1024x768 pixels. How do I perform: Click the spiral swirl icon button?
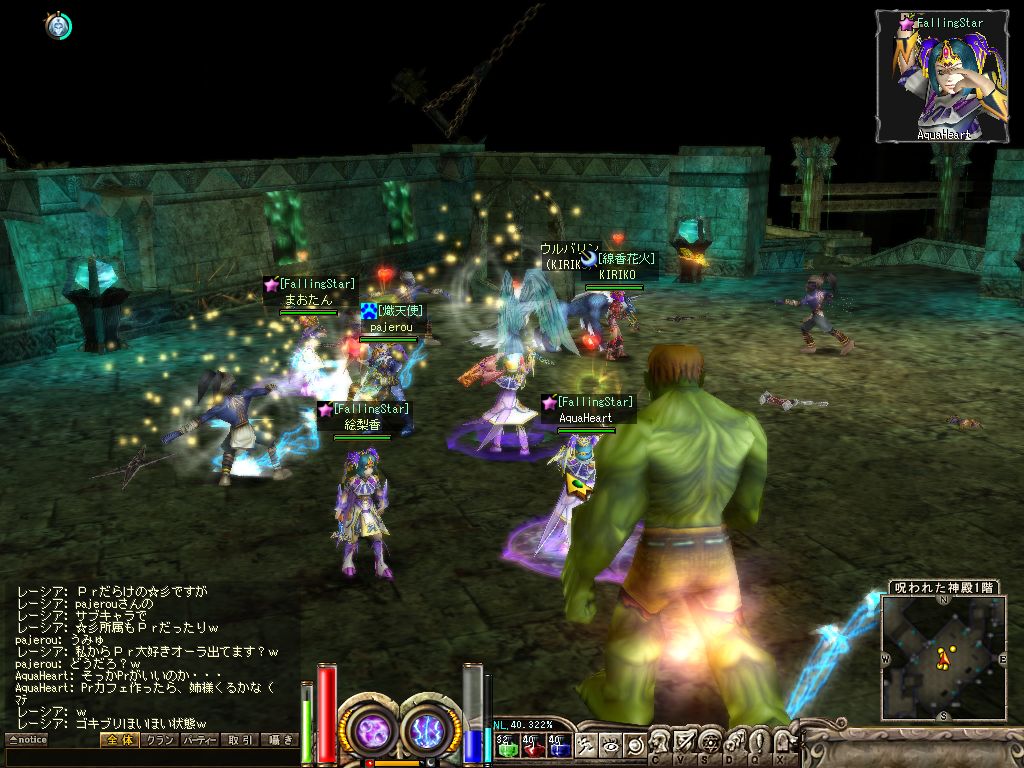point(634,745)
